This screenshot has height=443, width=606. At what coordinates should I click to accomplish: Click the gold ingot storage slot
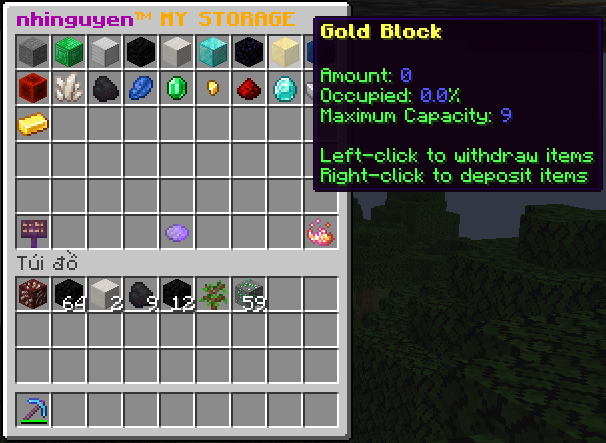point(33,124)
